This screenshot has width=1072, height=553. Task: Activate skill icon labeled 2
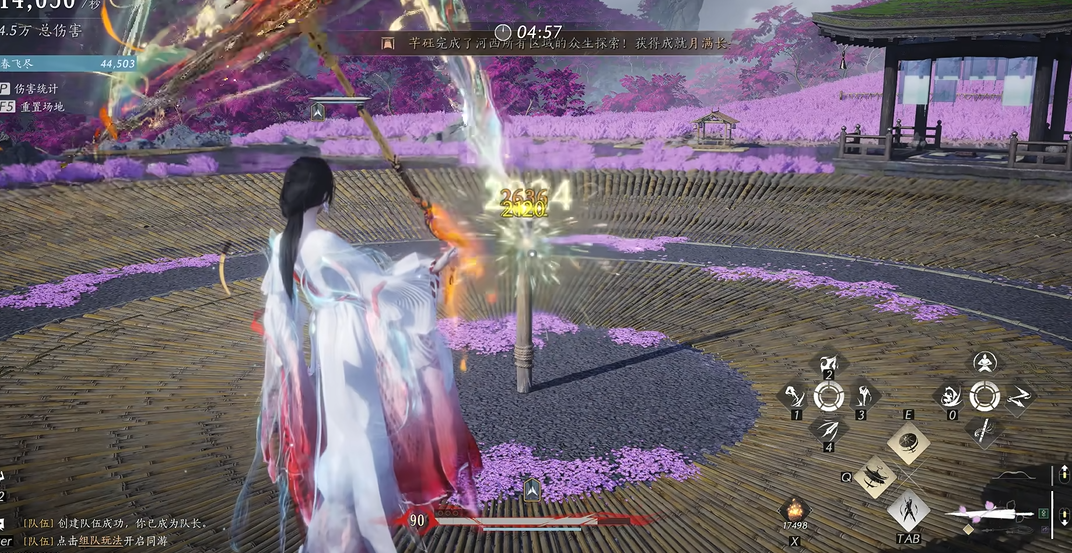tap(828, 365)
